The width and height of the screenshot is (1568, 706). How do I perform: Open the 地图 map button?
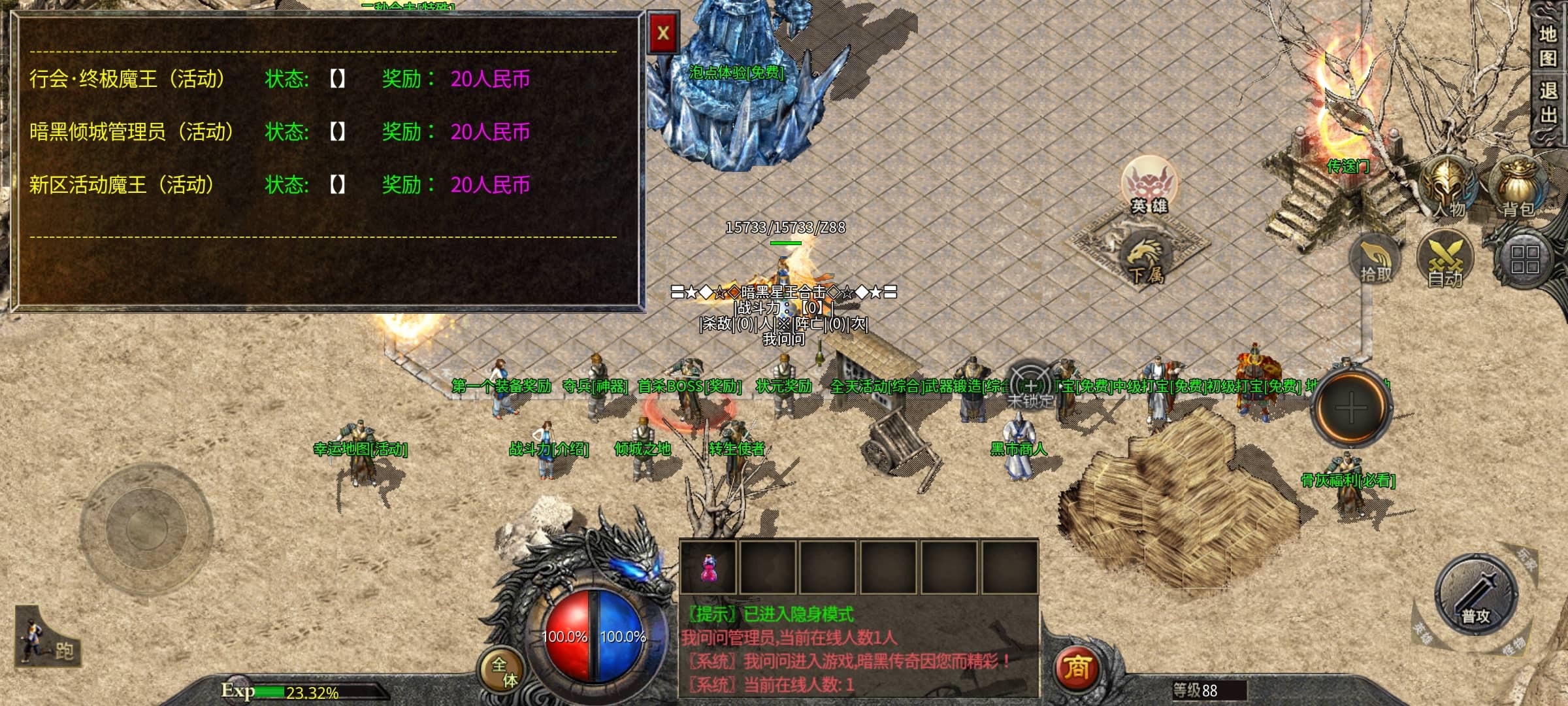[1548, 46]
